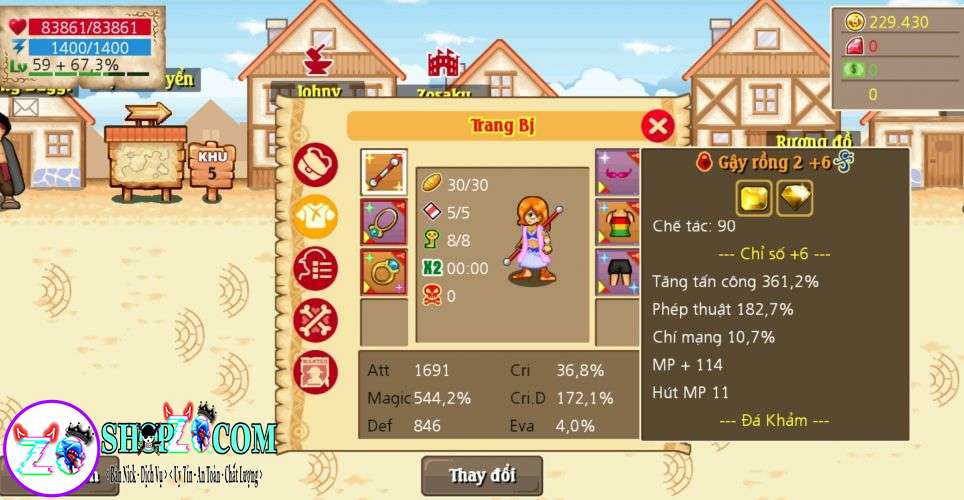This screenshot has width=964, height=500.
Task: Select the gold ring equipment slot
Action: click(x=383, y=272)
